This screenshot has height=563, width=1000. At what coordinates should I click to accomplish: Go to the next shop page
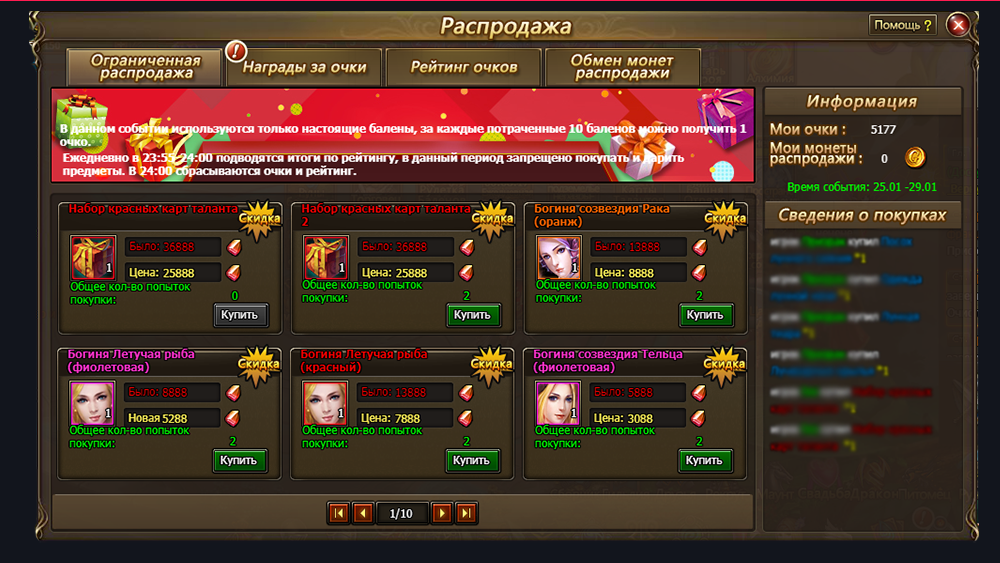click(x=441, y=513)
